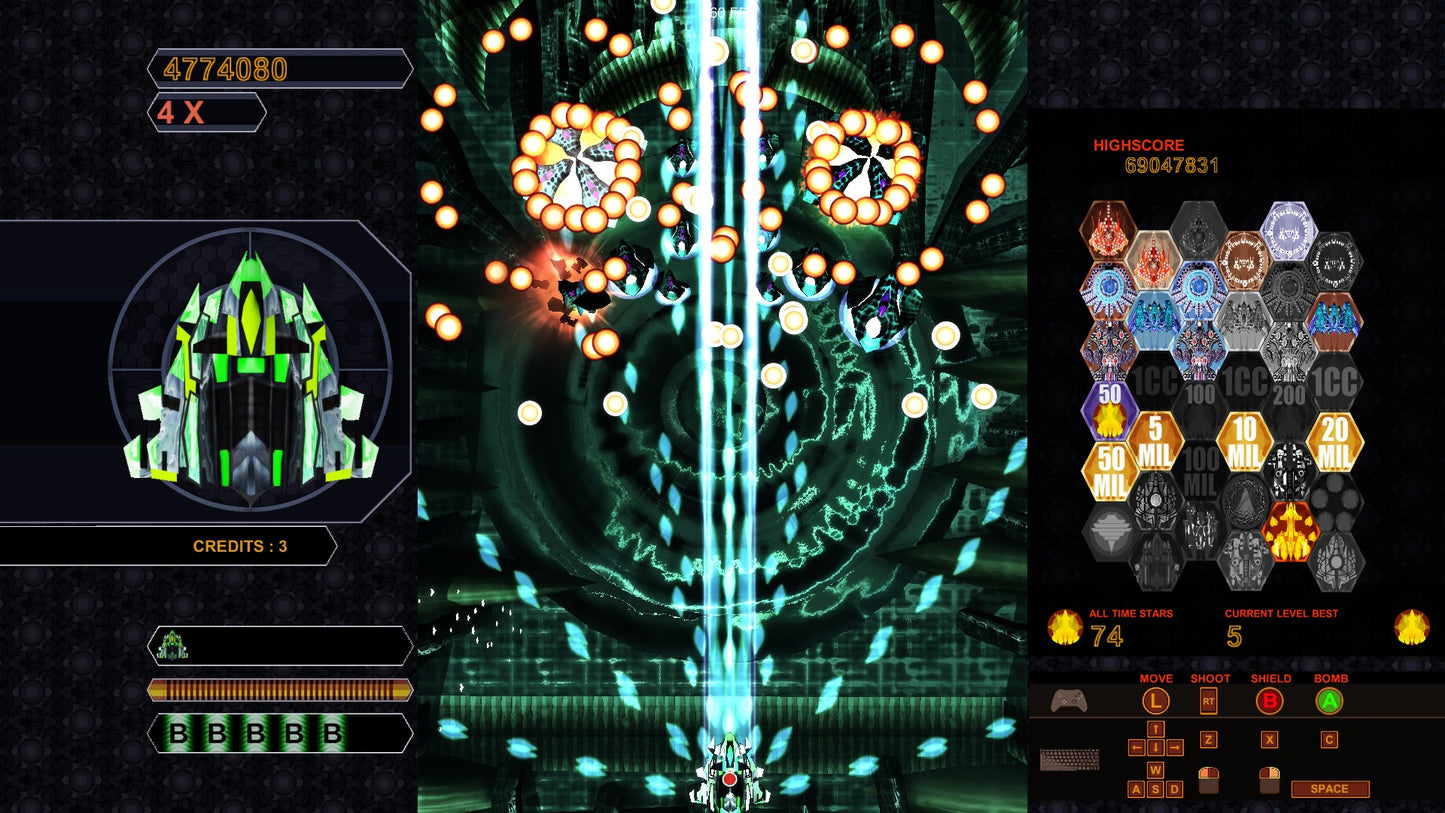The width and height of the screenshot is (1445, 813).
Task: Click the red B shield button icon
Action: (x=1269, y=701)
